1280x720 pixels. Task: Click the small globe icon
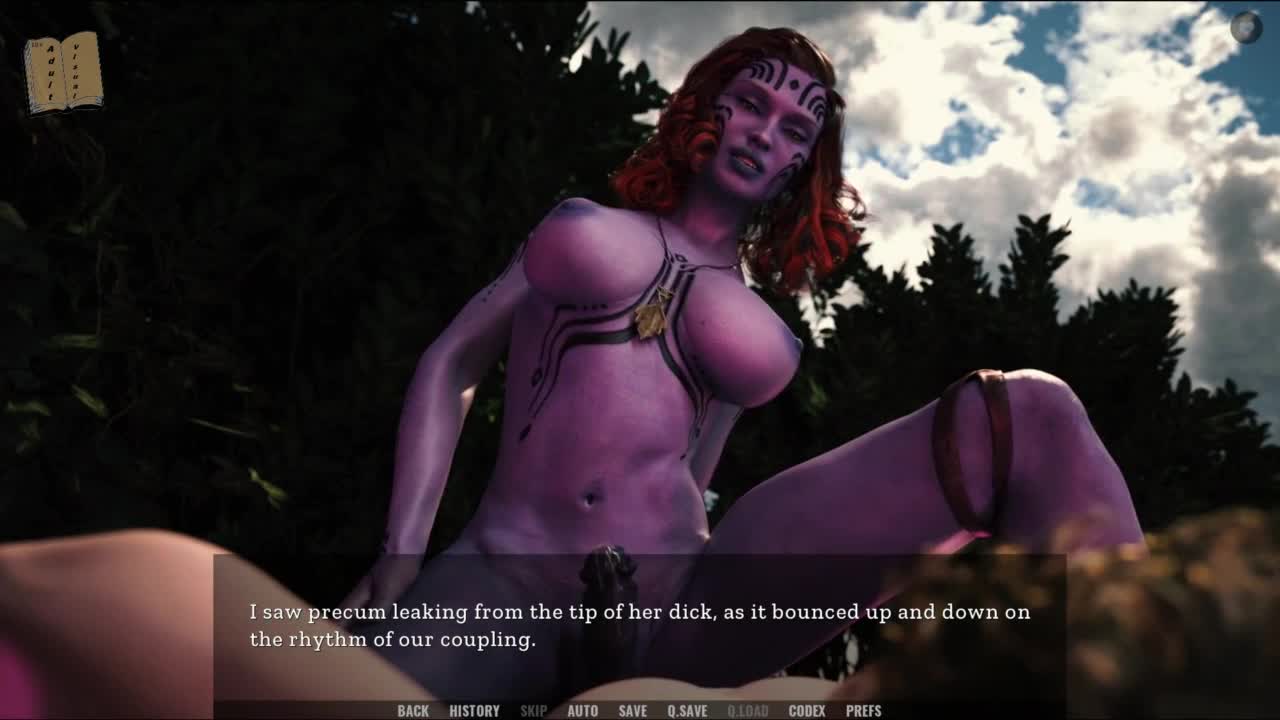1245,27
